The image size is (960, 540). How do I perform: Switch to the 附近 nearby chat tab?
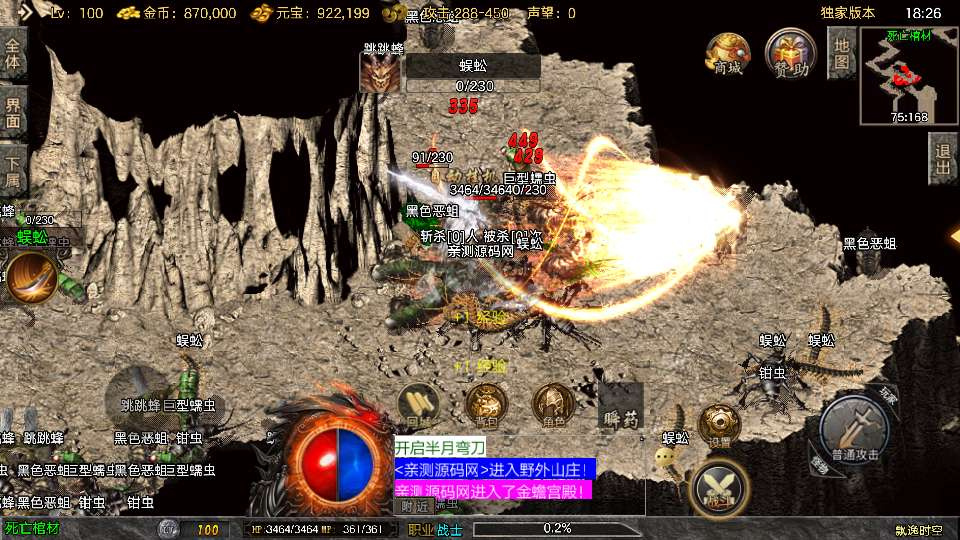coord(413,506)
